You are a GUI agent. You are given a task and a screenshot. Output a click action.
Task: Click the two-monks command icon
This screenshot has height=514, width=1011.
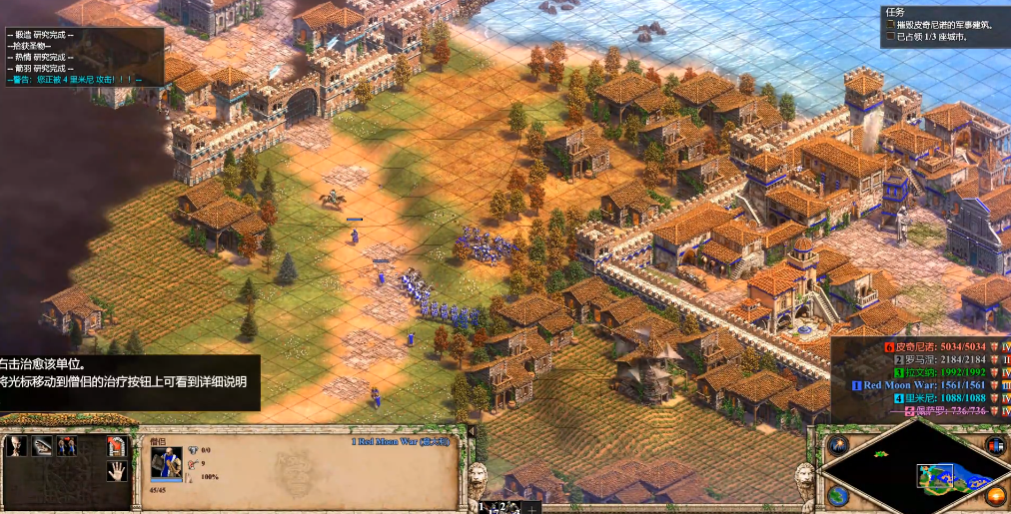67,446
